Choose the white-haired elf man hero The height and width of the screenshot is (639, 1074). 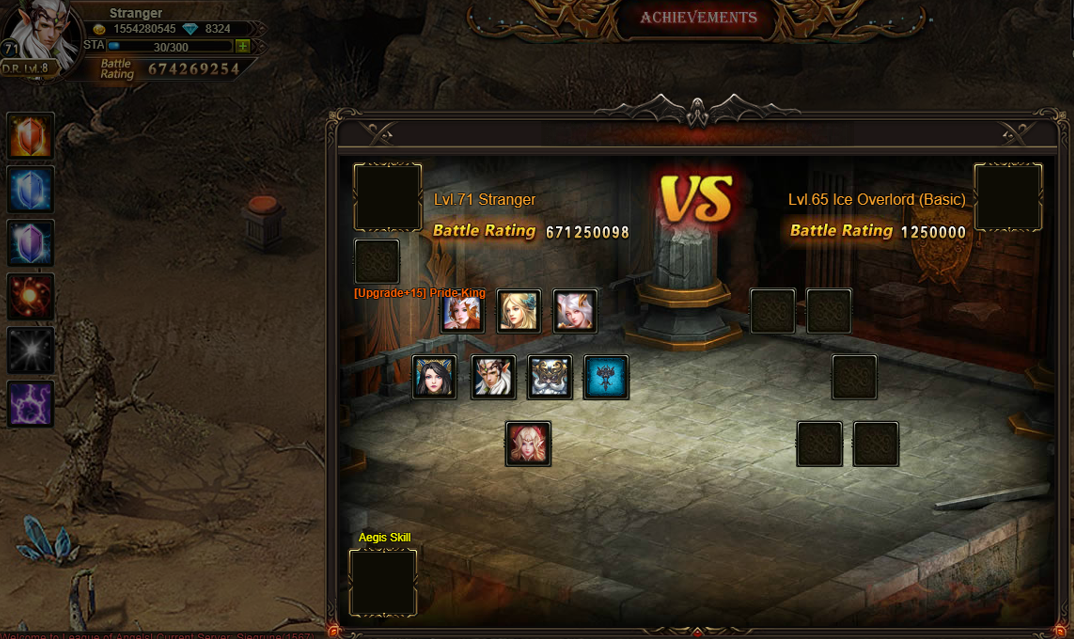click(x=494, y=378)
